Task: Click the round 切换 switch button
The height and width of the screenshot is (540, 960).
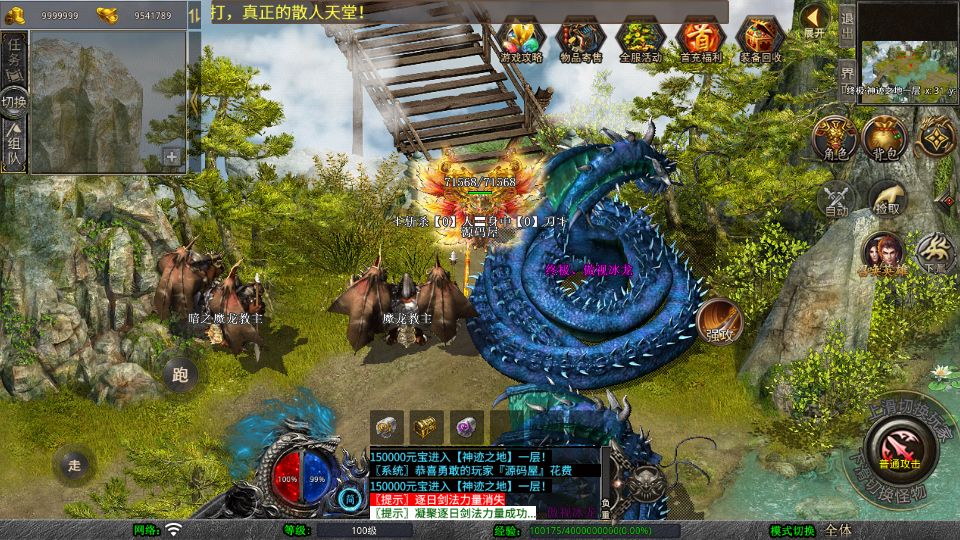Action: tap(14, 101)
